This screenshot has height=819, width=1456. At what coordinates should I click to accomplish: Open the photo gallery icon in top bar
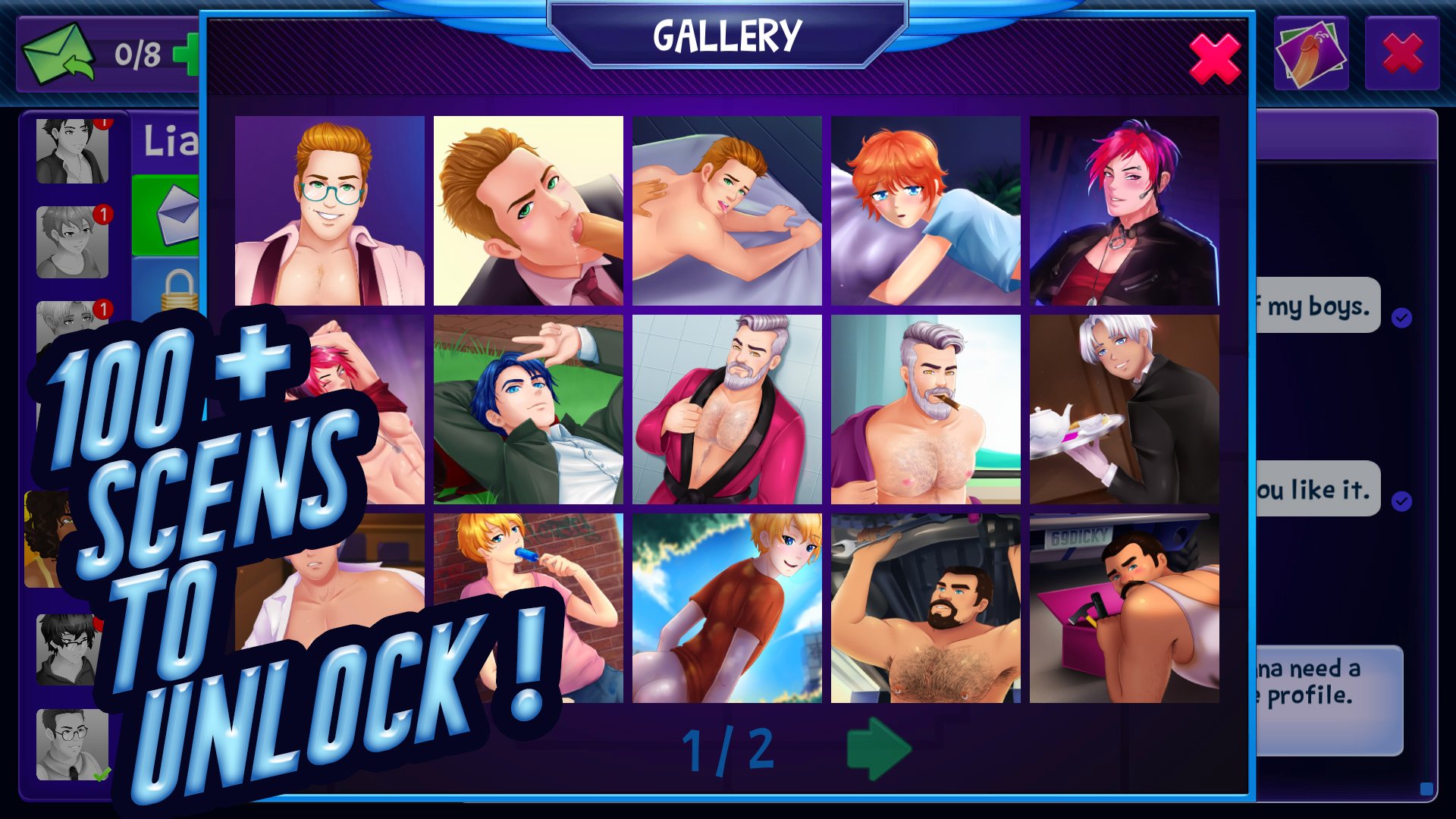click(x=1310, y=54)
